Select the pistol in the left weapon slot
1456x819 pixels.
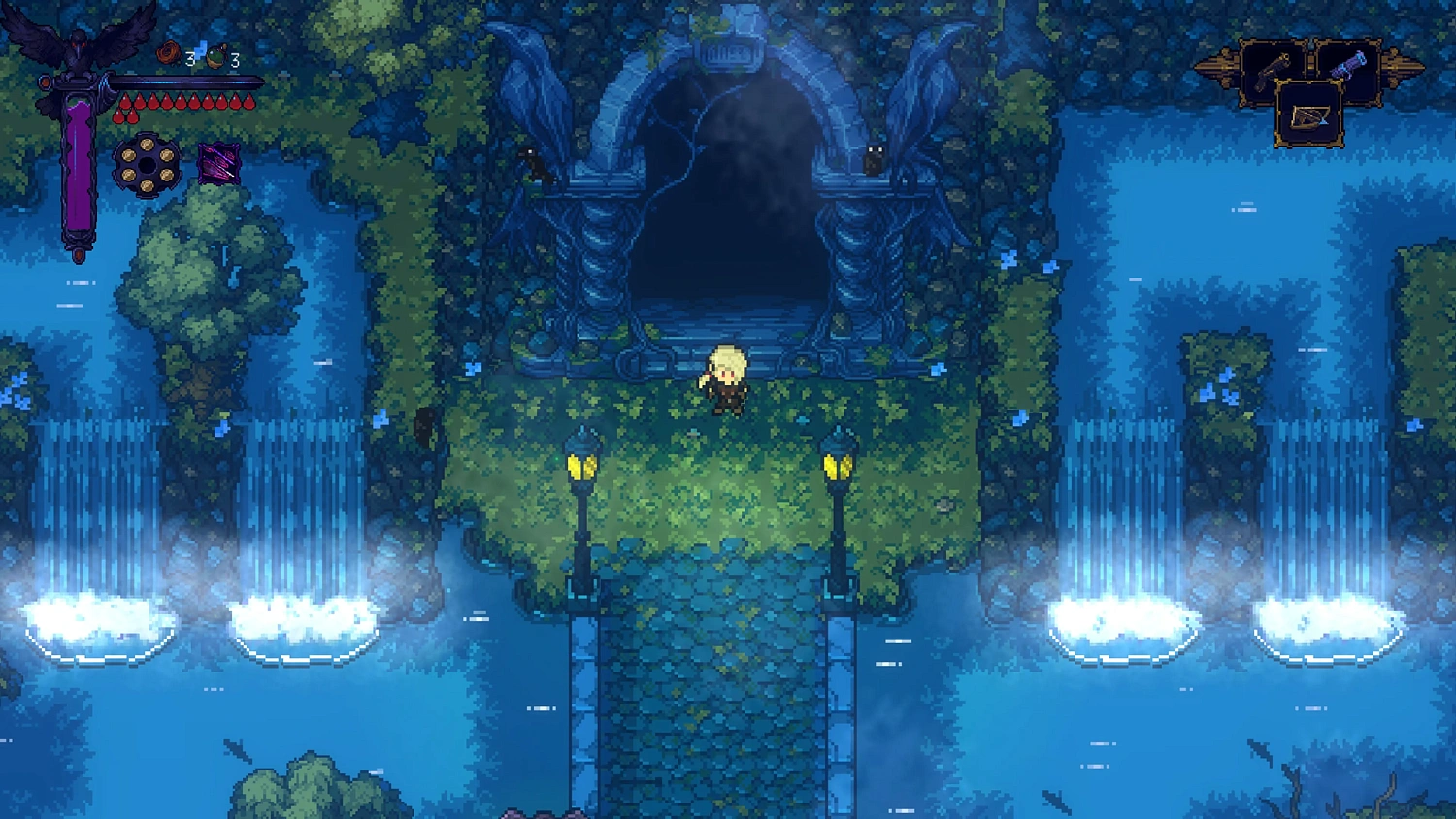coord(1273,70)
